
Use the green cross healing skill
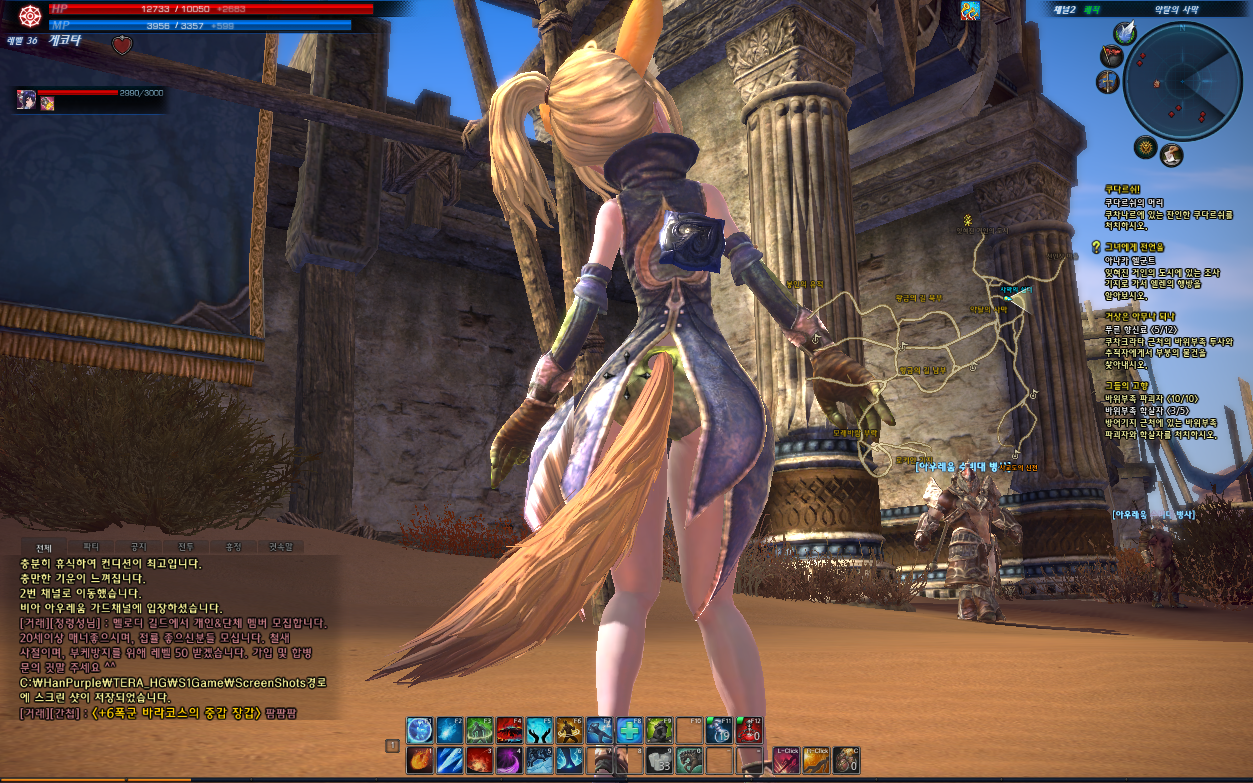pos(629,730)
